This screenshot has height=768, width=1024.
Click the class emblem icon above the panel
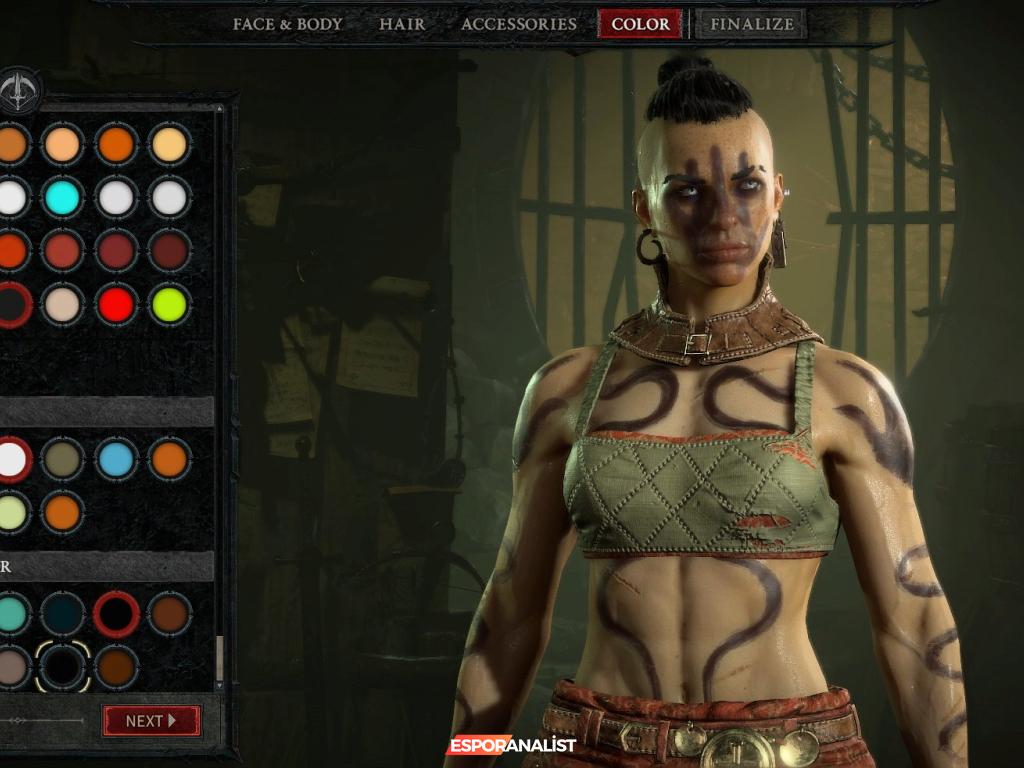[19, 92]
